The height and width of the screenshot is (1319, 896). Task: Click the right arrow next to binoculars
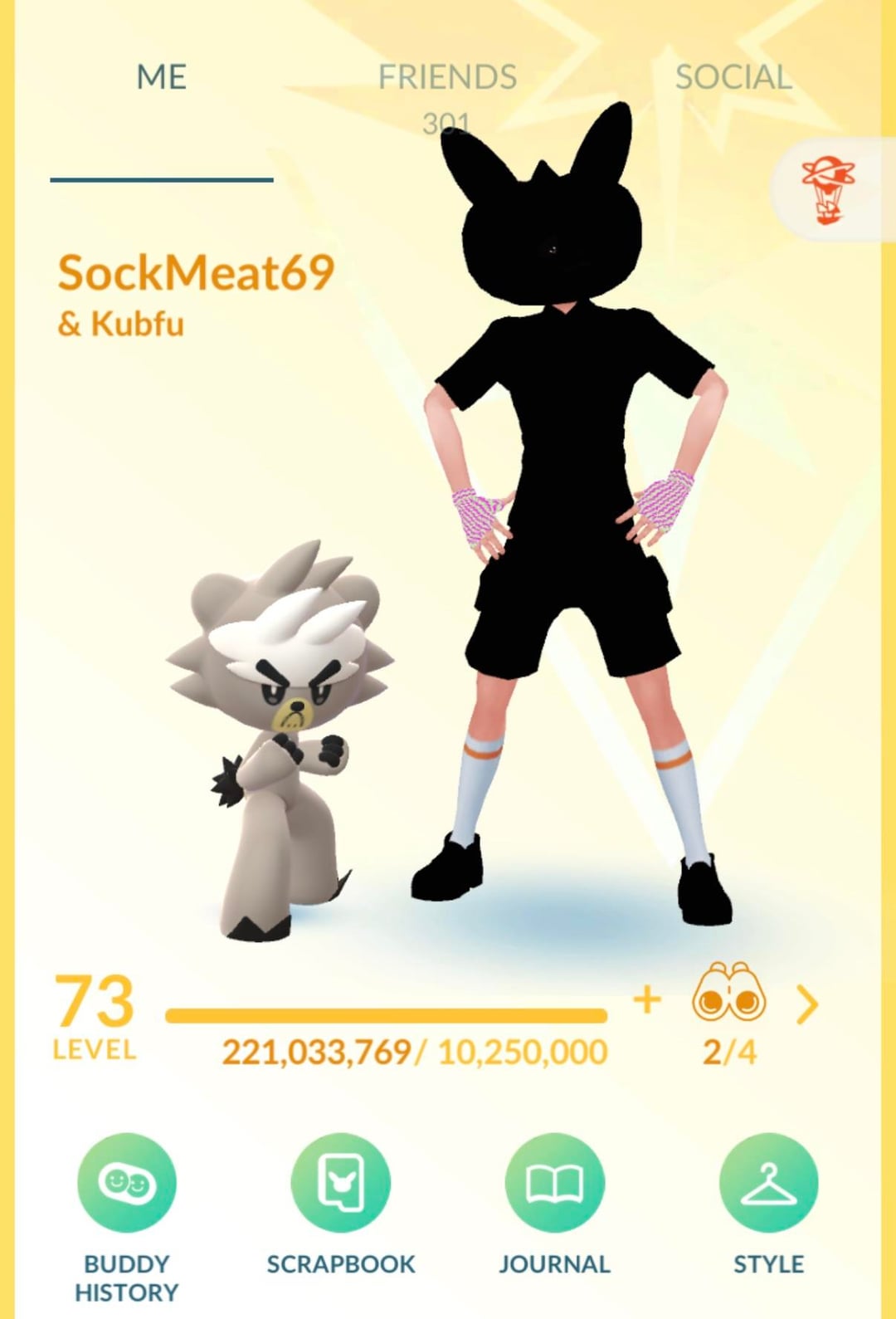[806, 1004]
